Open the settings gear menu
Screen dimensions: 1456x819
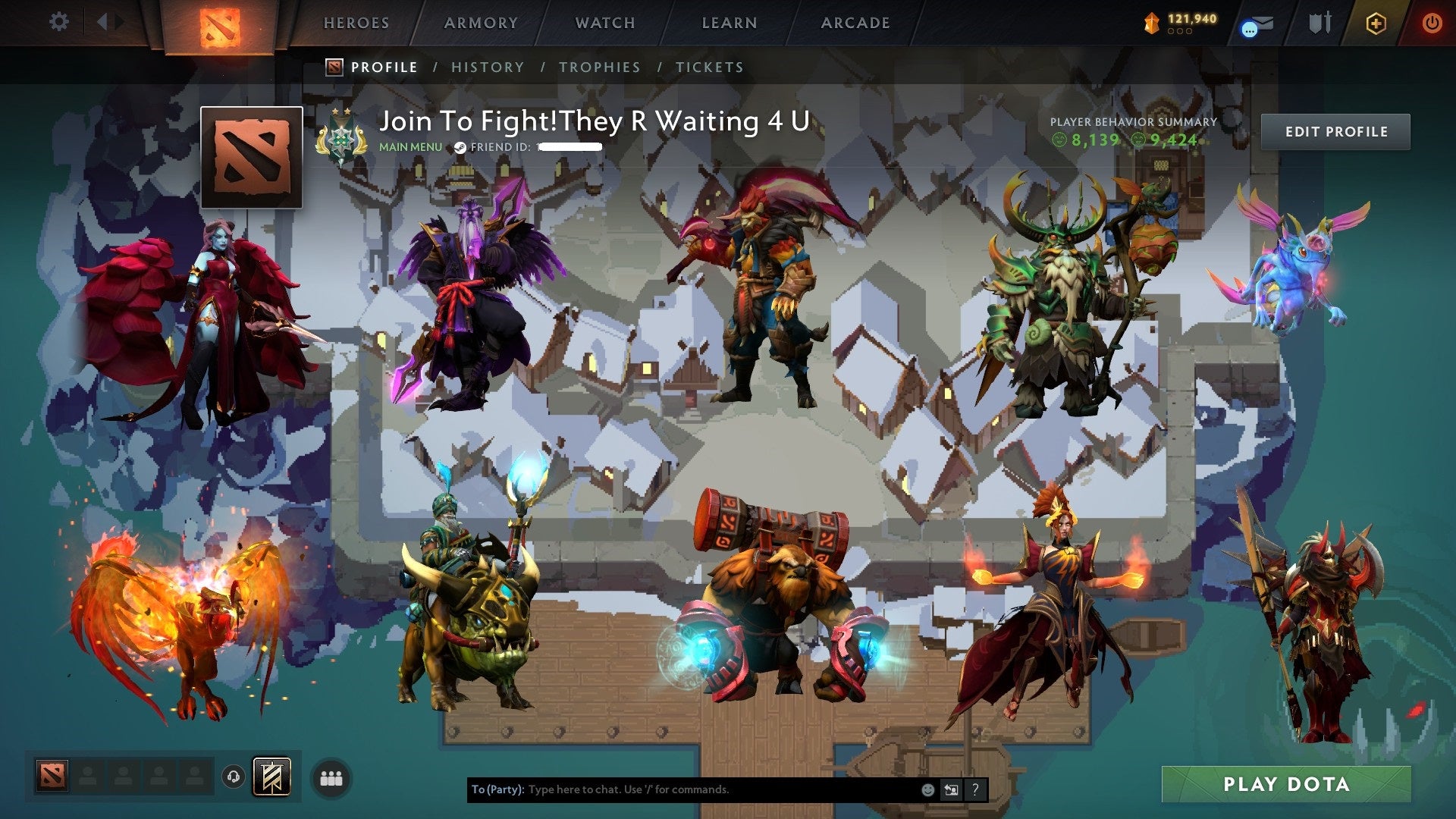click(x=58, y=21)
